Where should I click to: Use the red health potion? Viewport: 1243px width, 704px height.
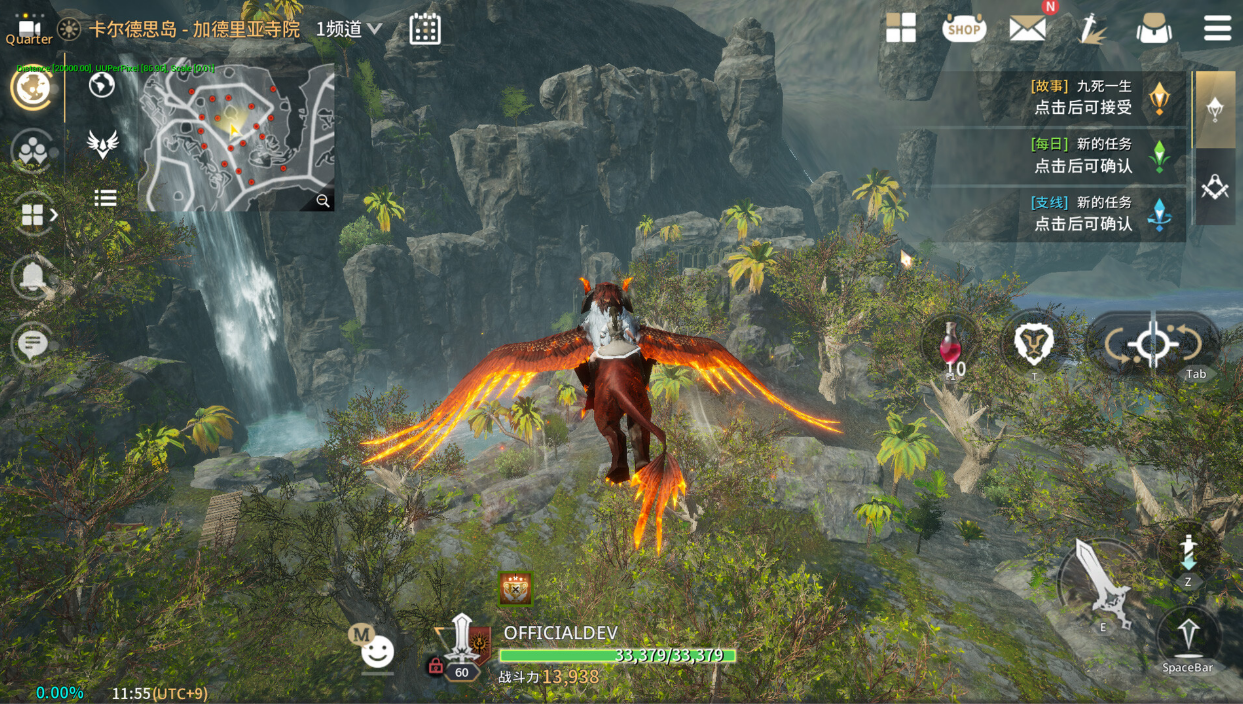coord(950,346)
